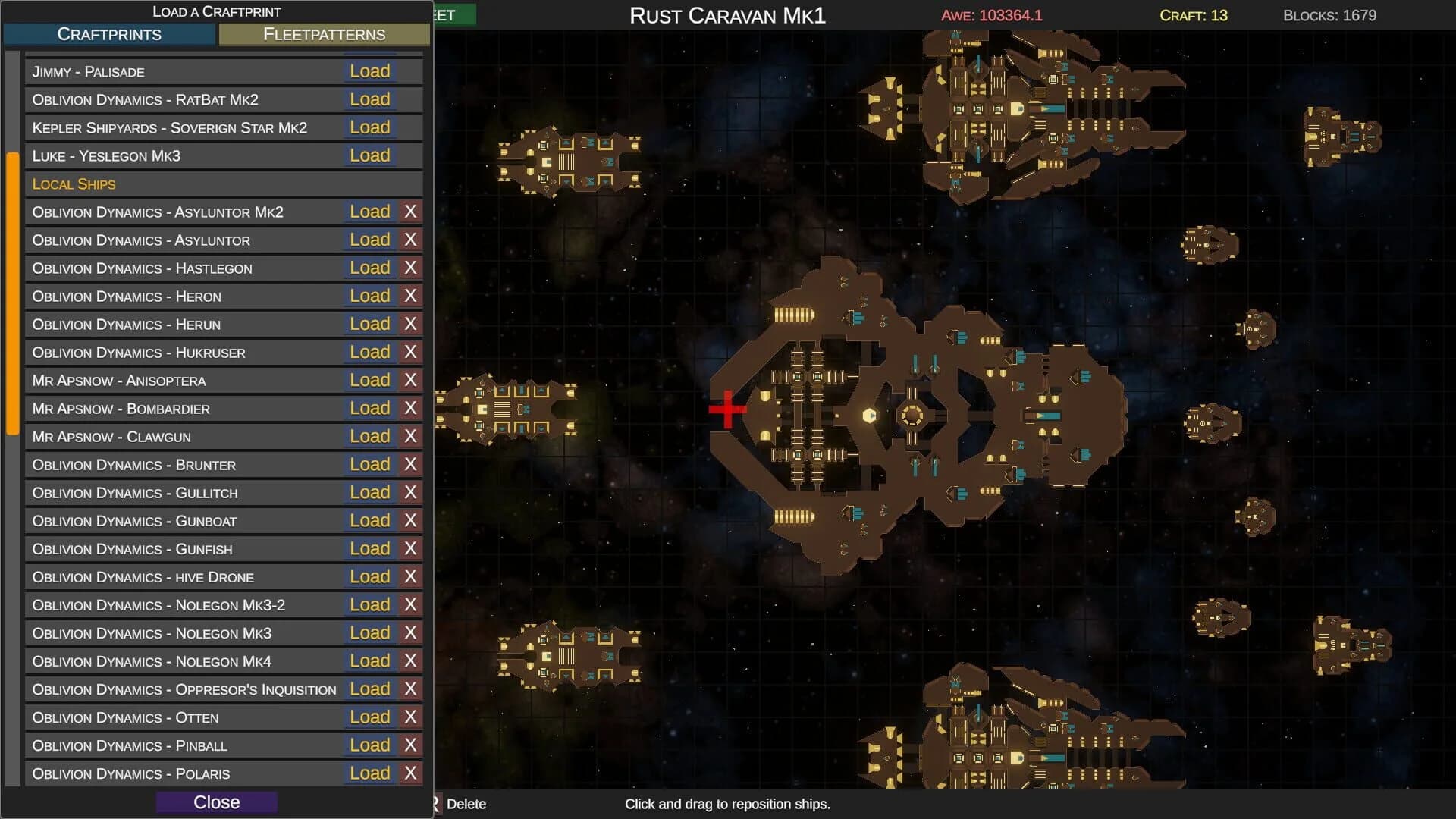
Task: Load Kepler Shipyards Soverign Star Mk2
Action: click(370, 127)
